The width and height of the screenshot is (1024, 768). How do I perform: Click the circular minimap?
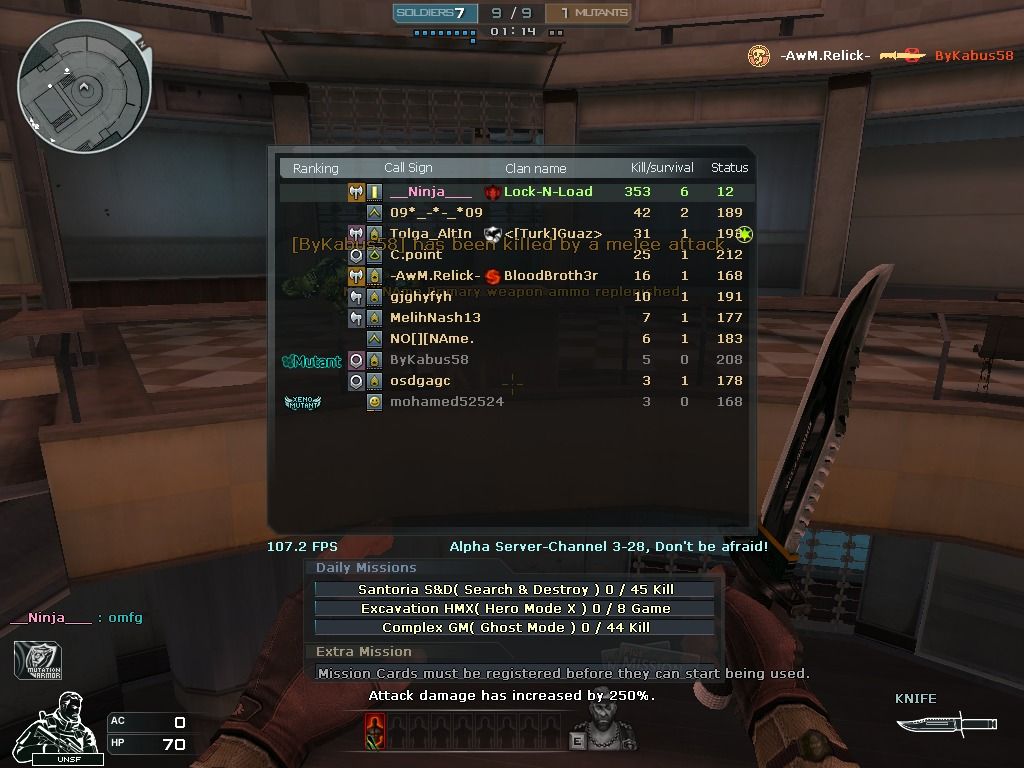coord(84,87)
